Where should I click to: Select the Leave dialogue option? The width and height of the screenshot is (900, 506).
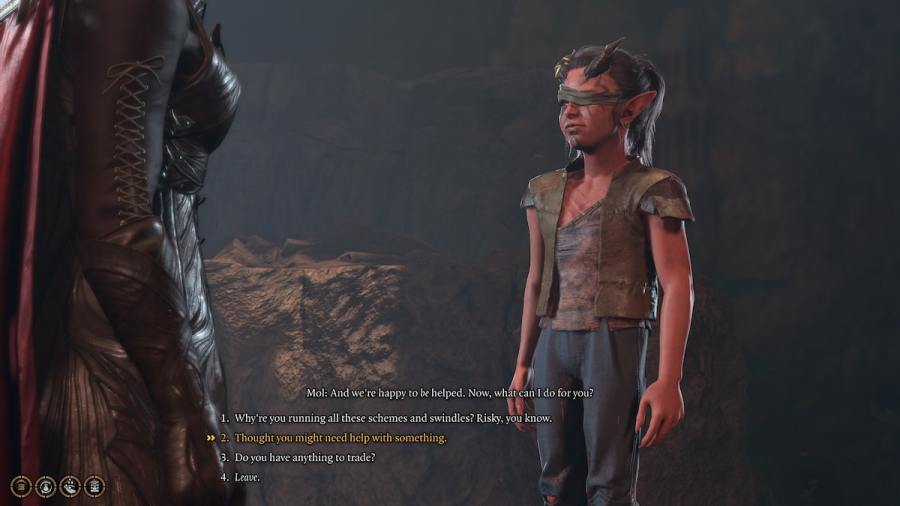pyautogui.click(x=247, y=478)
